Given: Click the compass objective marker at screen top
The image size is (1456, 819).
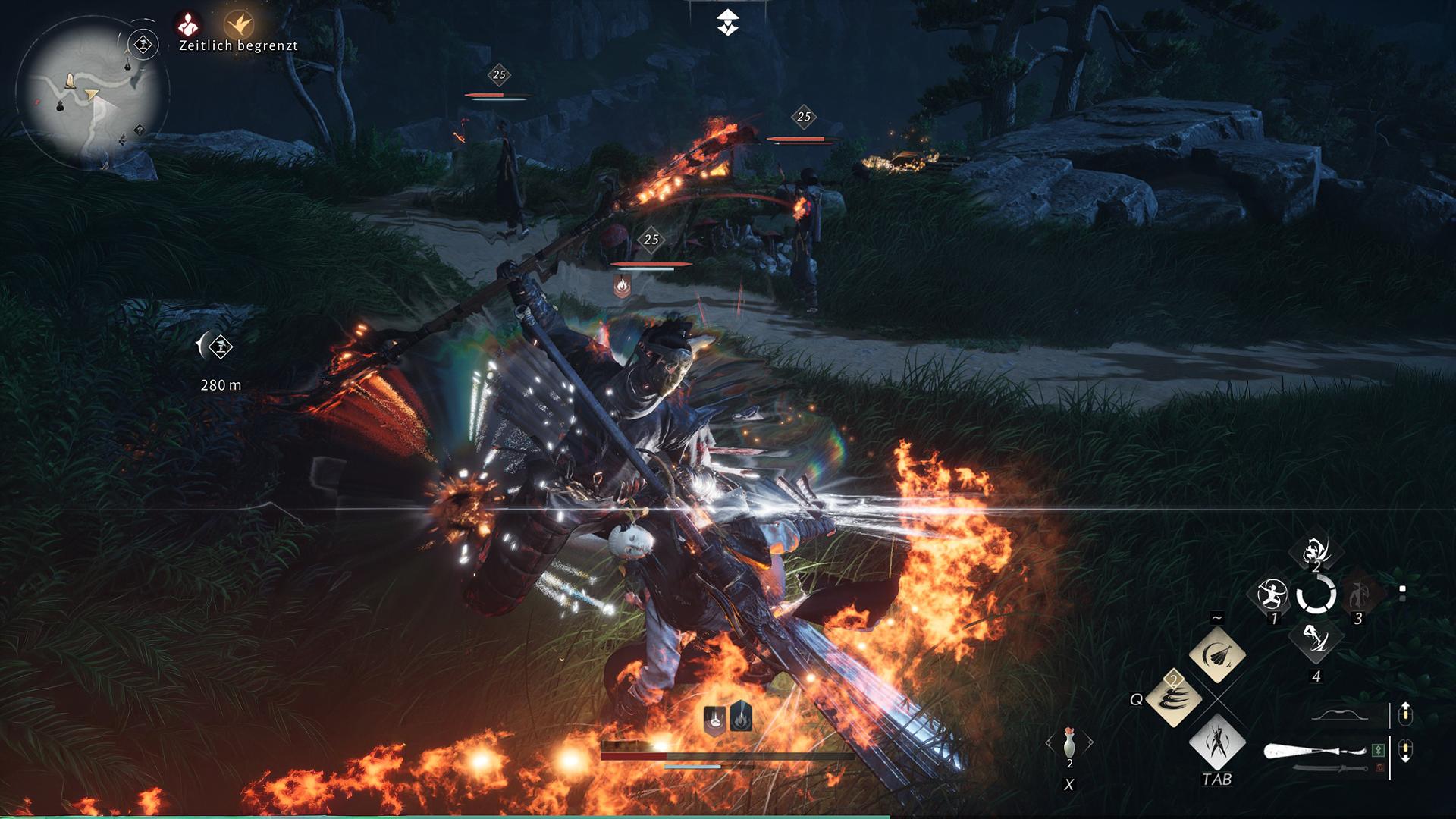Looking at the screenshot, I should point(728,22).
